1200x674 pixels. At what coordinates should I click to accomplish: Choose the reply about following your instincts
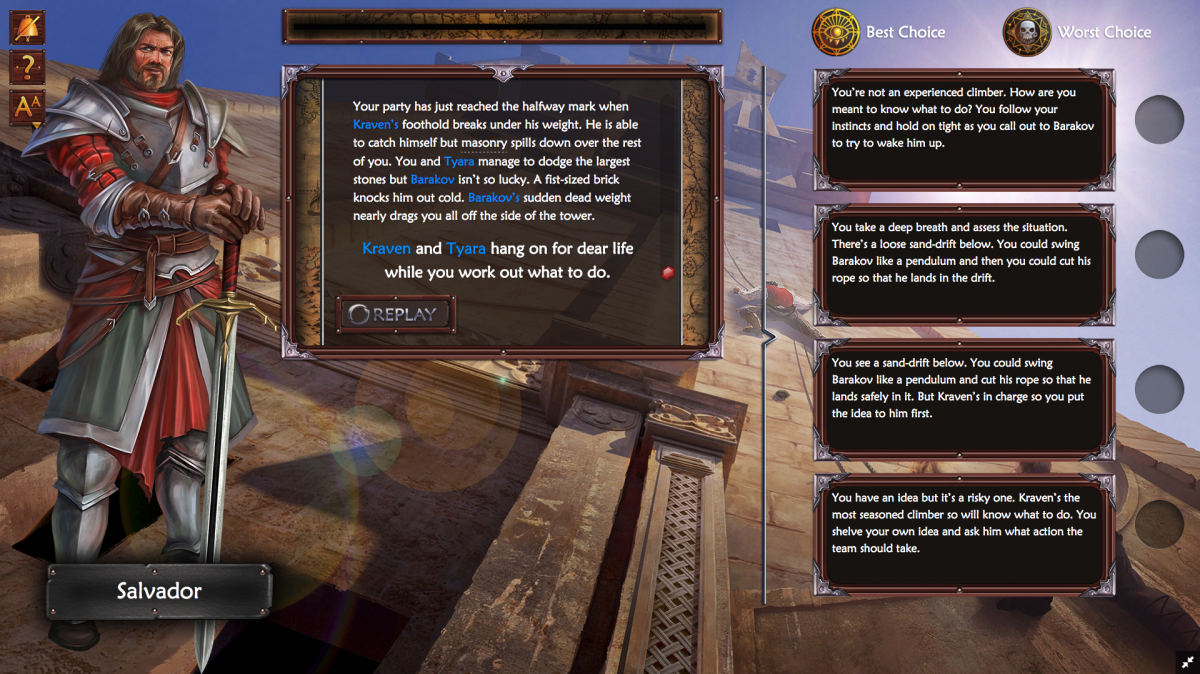pyautogui.click(x=964, y=127)
